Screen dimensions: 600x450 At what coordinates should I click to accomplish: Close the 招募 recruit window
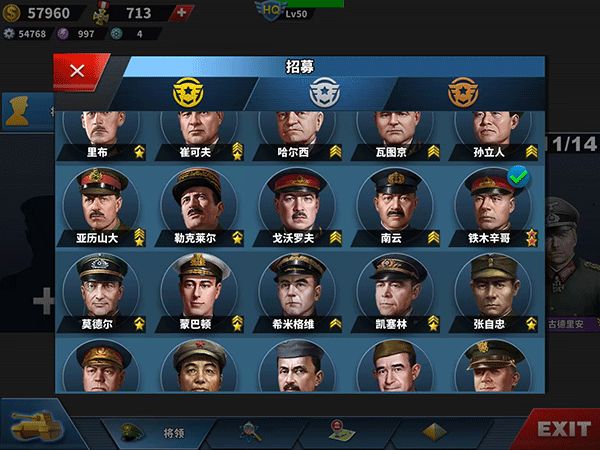(77, 71)
